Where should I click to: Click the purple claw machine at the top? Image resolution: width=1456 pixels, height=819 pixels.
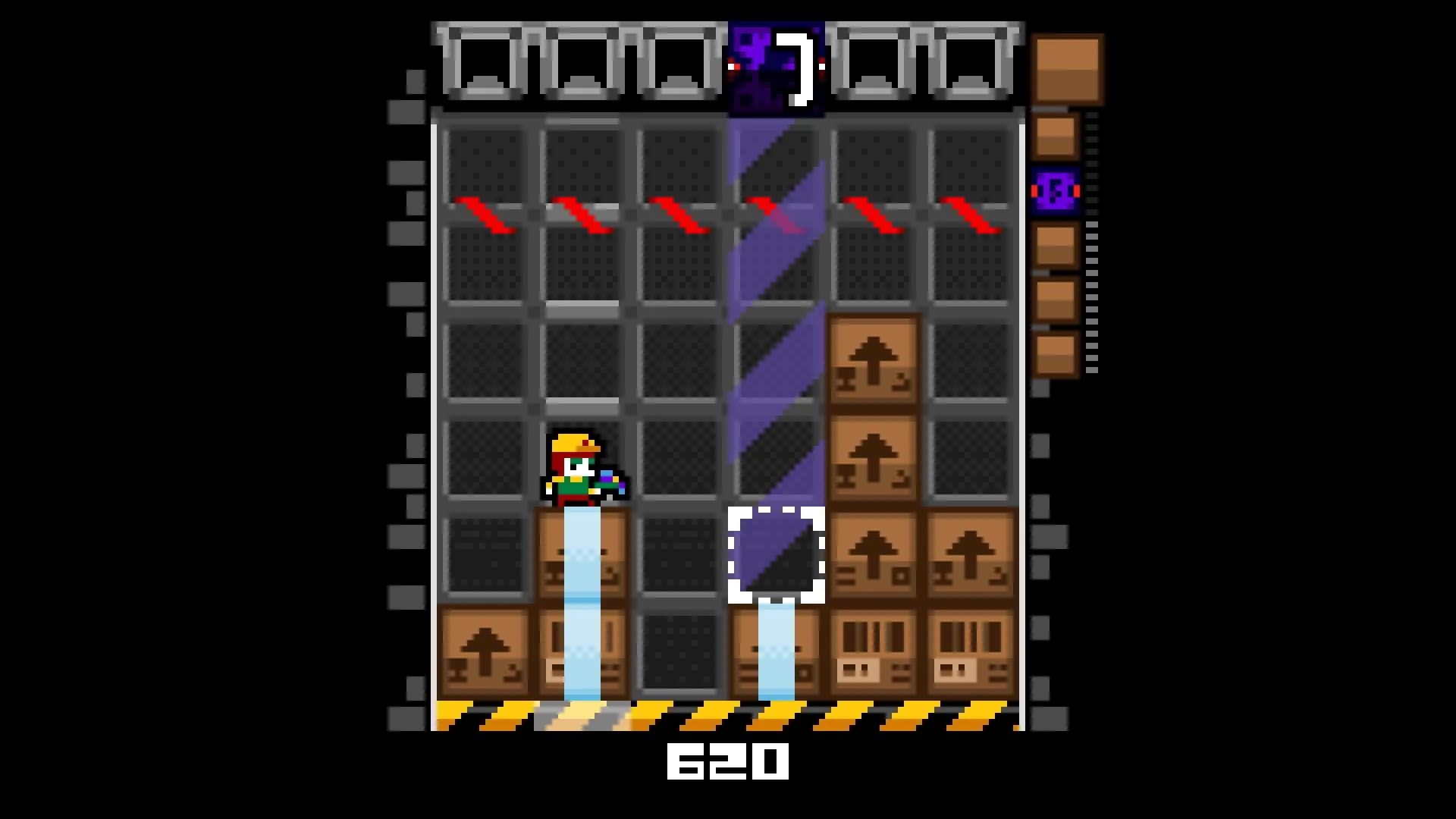[777, 64]
